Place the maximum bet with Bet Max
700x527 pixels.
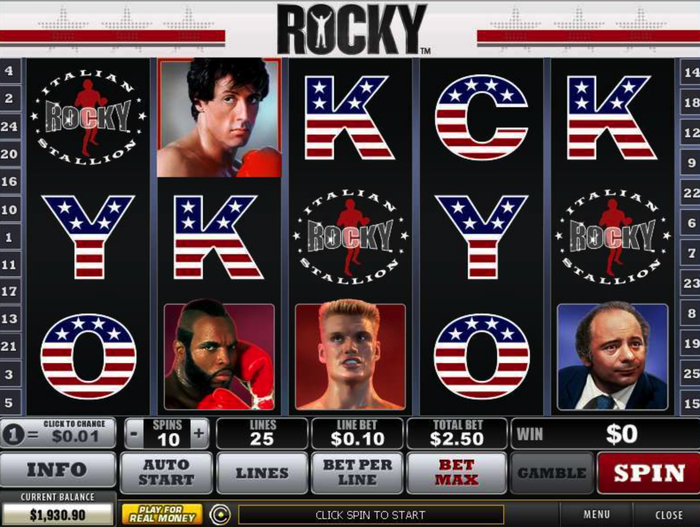(x=456, y=473)
